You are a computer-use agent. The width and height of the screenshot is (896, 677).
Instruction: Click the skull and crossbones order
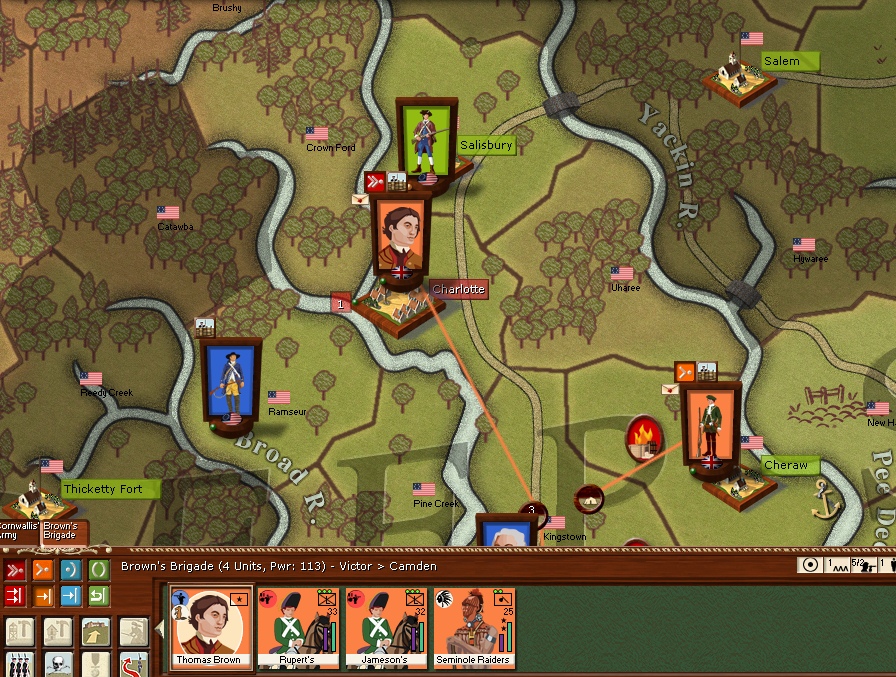click(x=57, y=665)
